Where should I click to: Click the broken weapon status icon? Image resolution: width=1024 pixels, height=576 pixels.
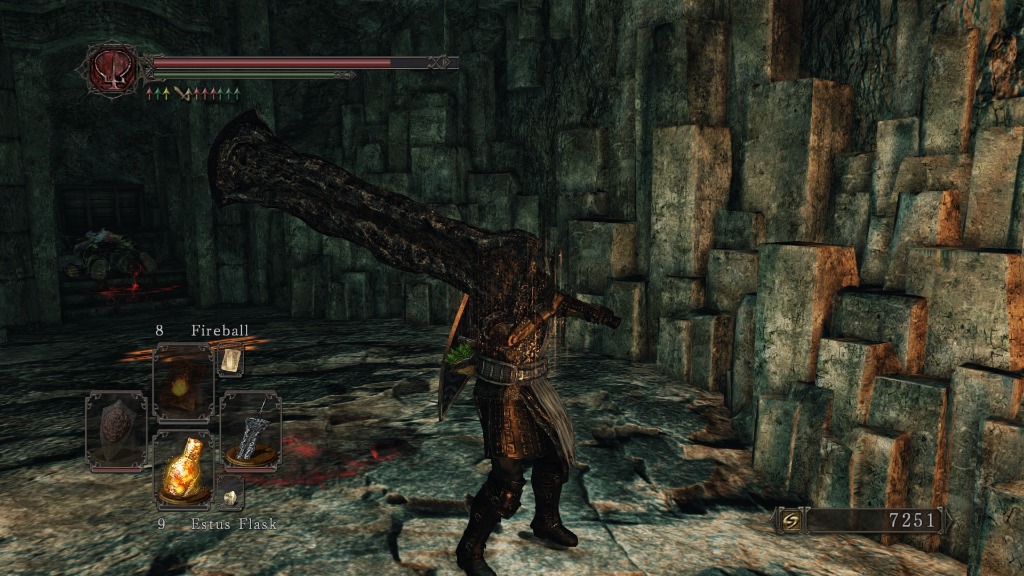click(x=181, y=94)
